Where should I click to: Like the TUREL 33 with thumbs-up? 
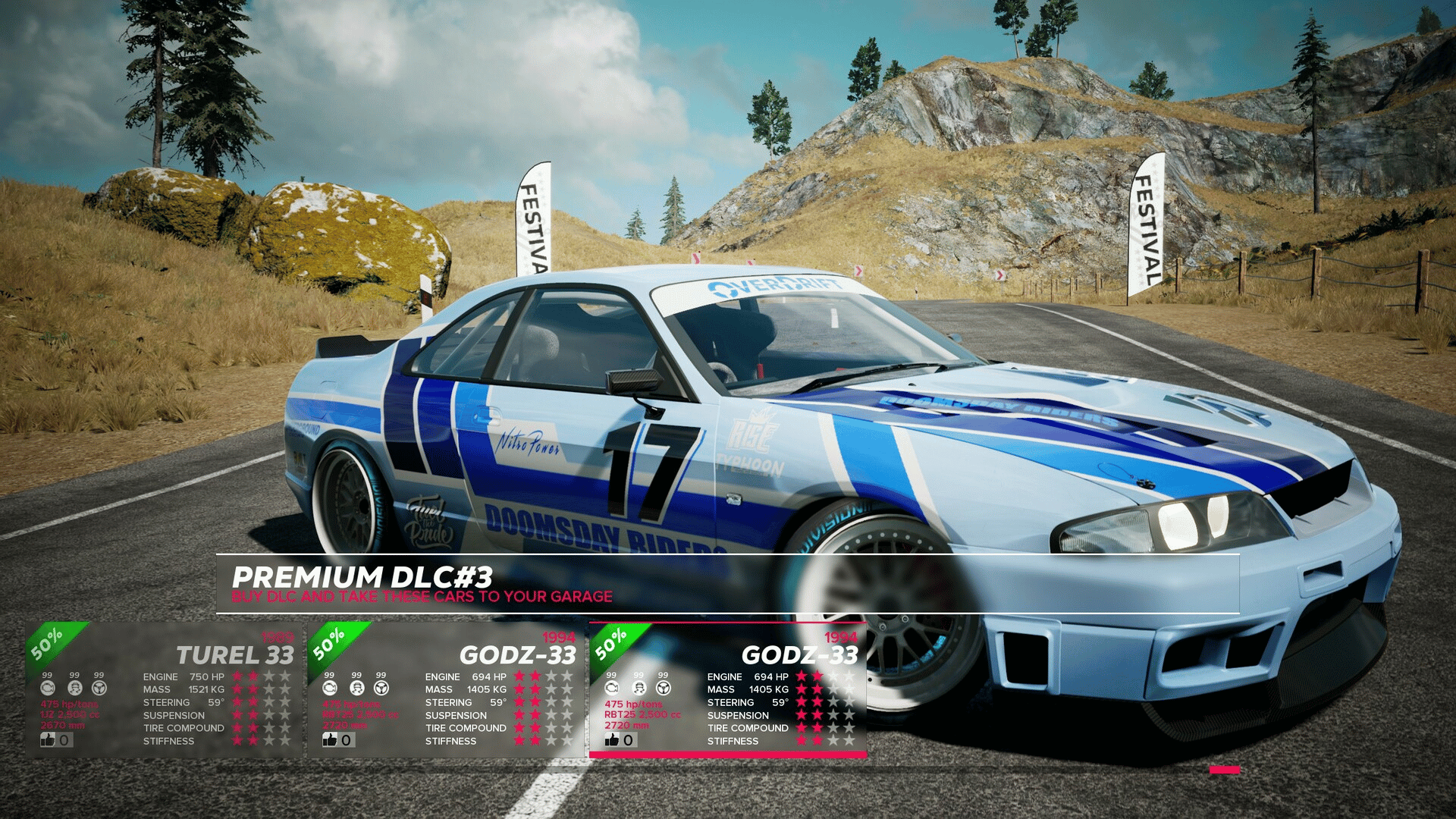[49, 739]
